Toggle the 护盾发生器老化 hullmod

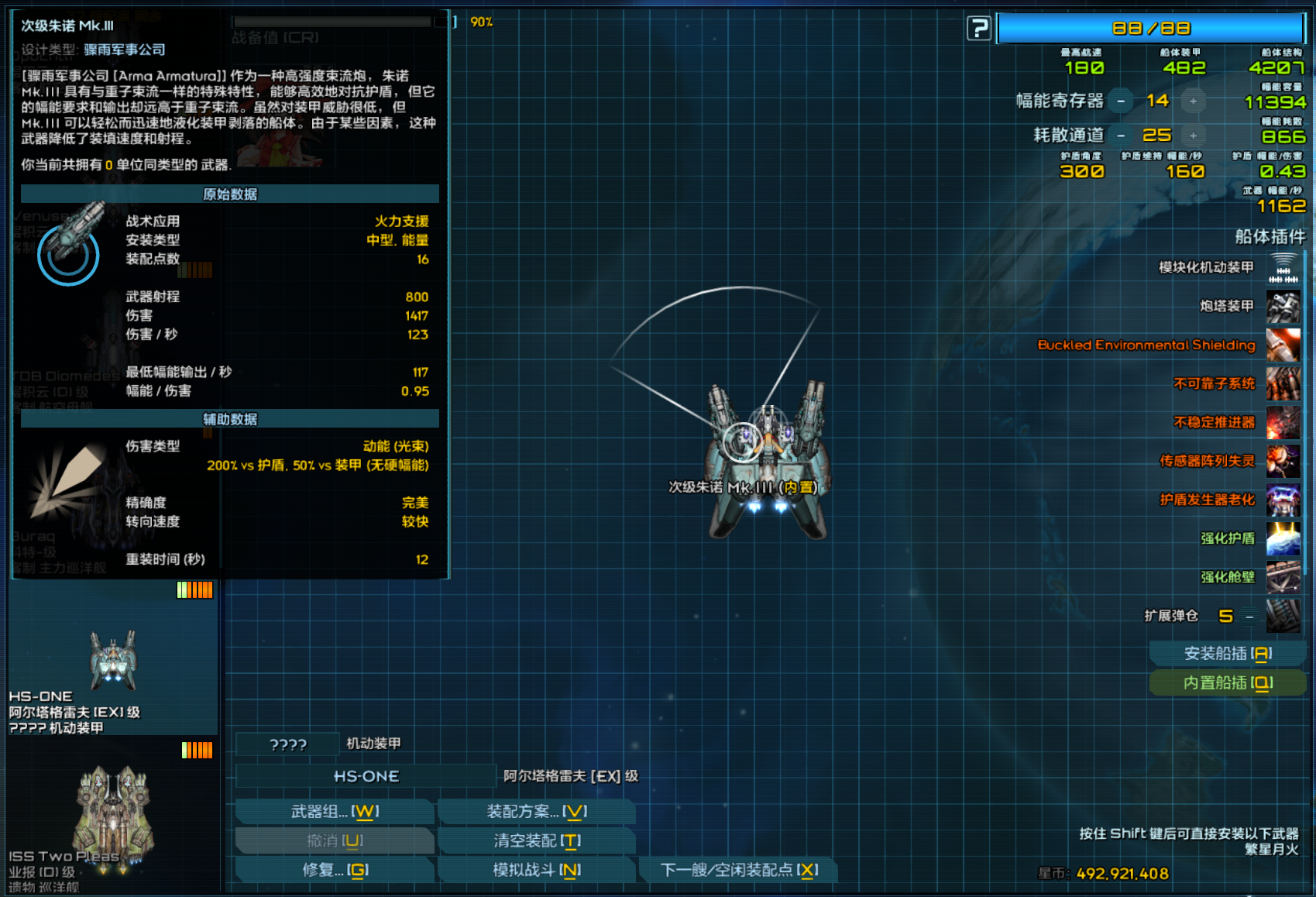(1282, 500)
